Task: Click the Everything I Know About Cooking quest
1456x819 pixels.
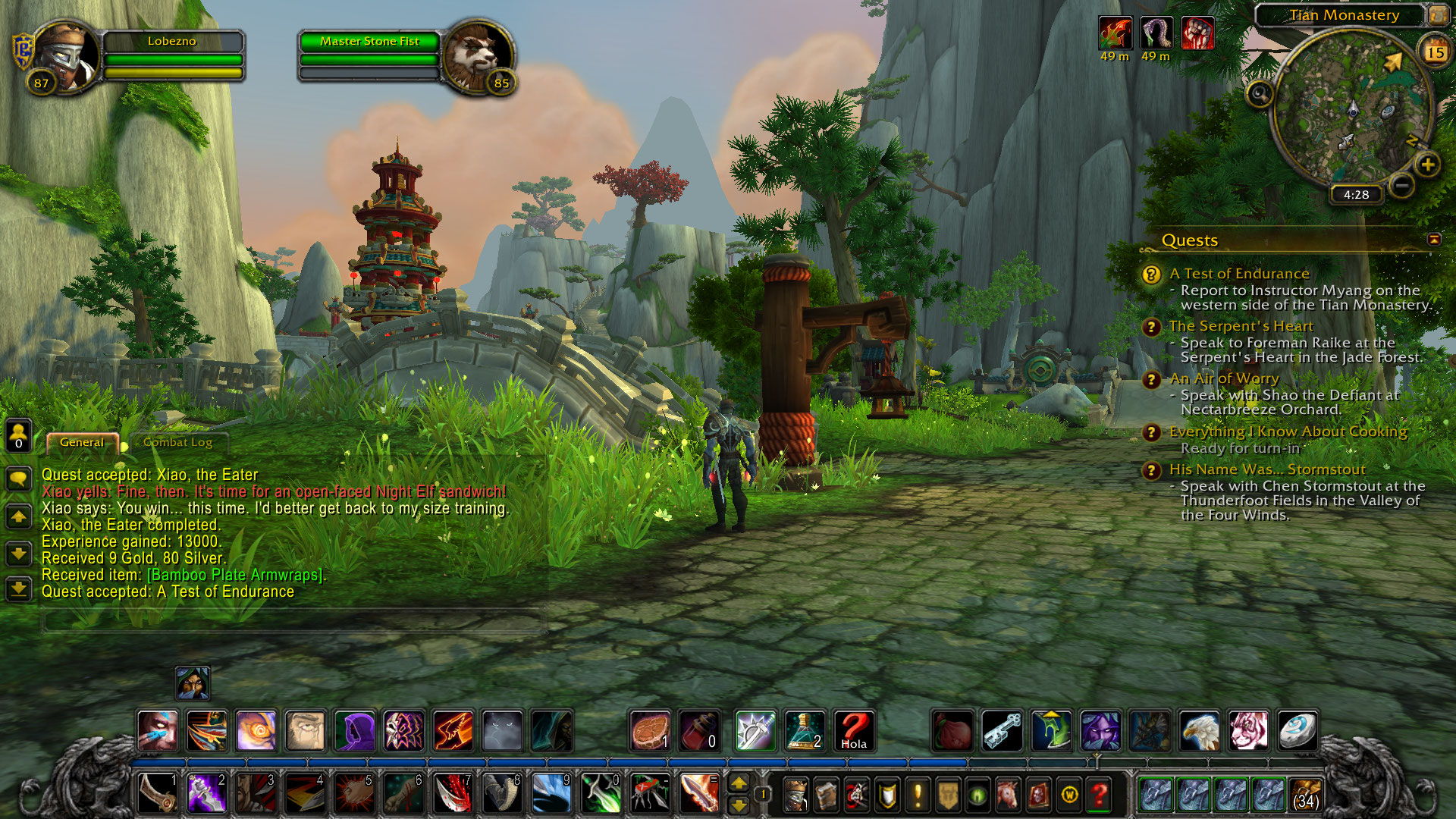Action: pos(1288,431)
